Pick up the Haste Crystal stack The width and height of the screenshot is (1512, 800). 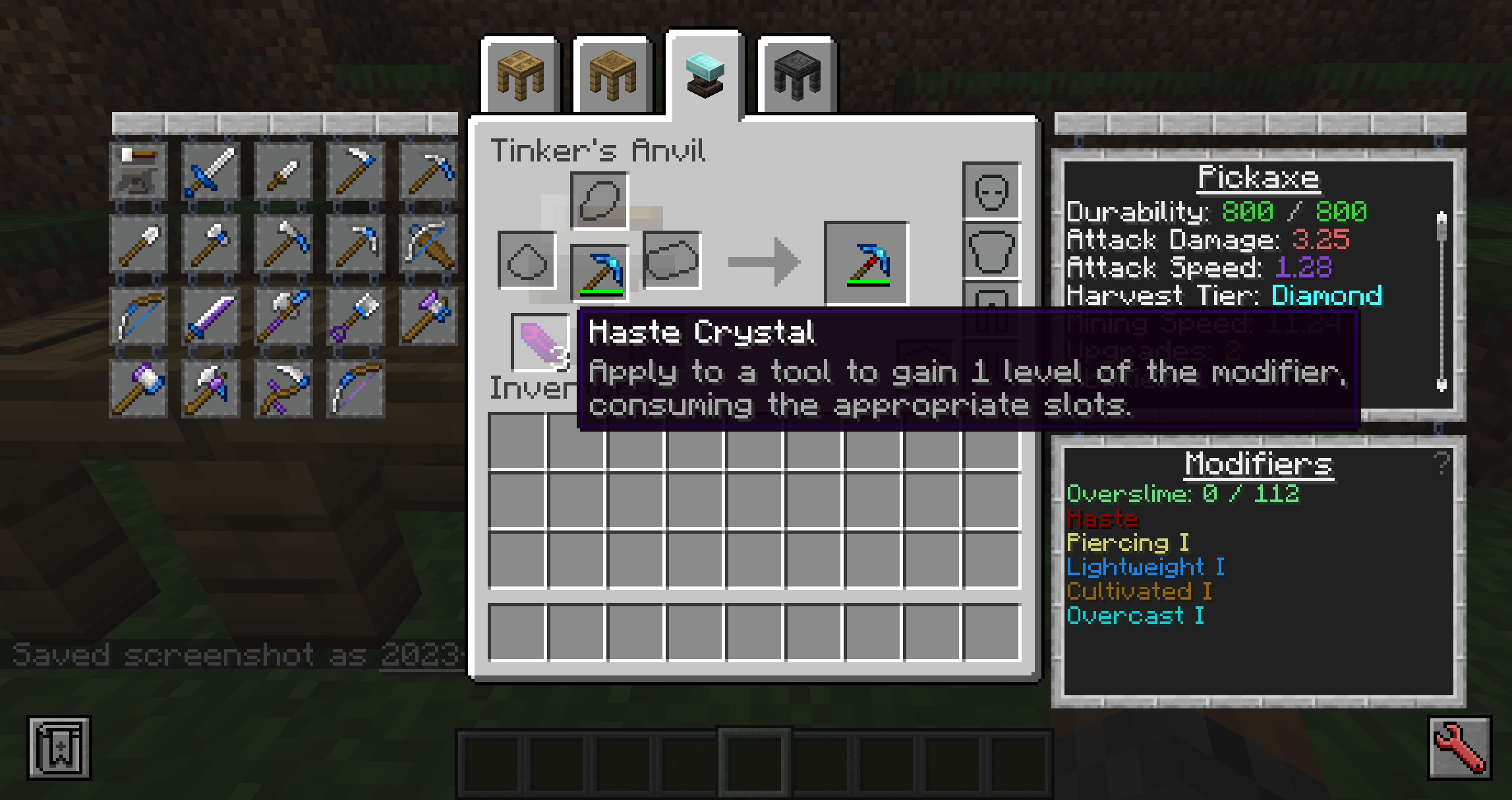click(x=540, y=341)
